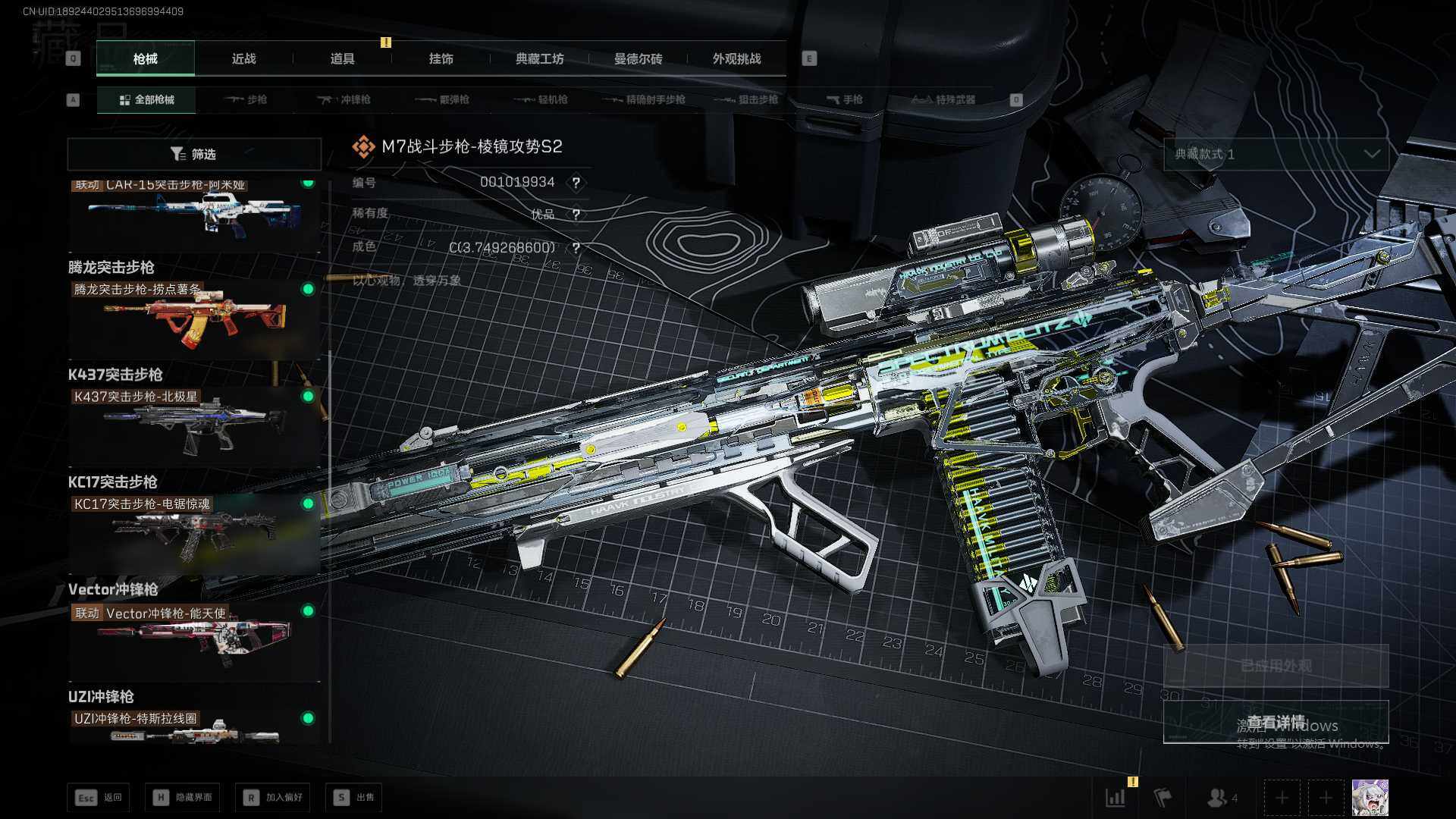
Task: Click the 查看详情 view details button
Action: click(x=1276, y=721)
